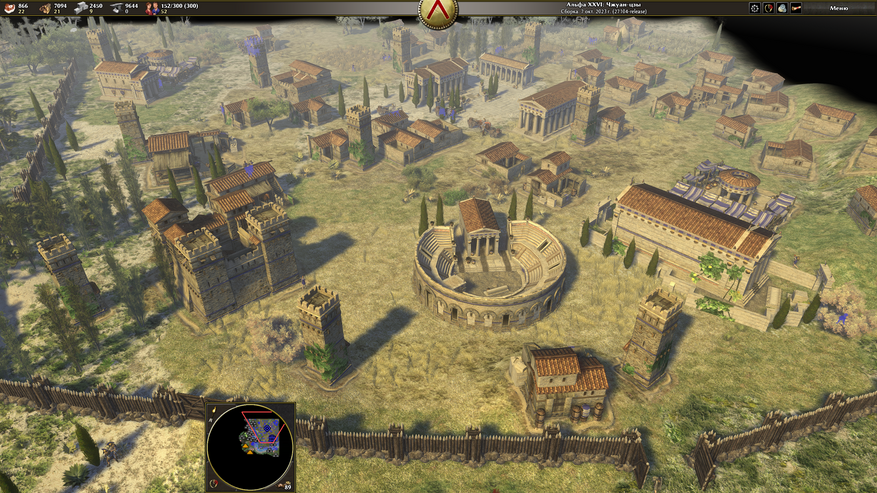The image size is (877, 493).
Task: Select idle workers button on minimap
Action: pos(288,483)
